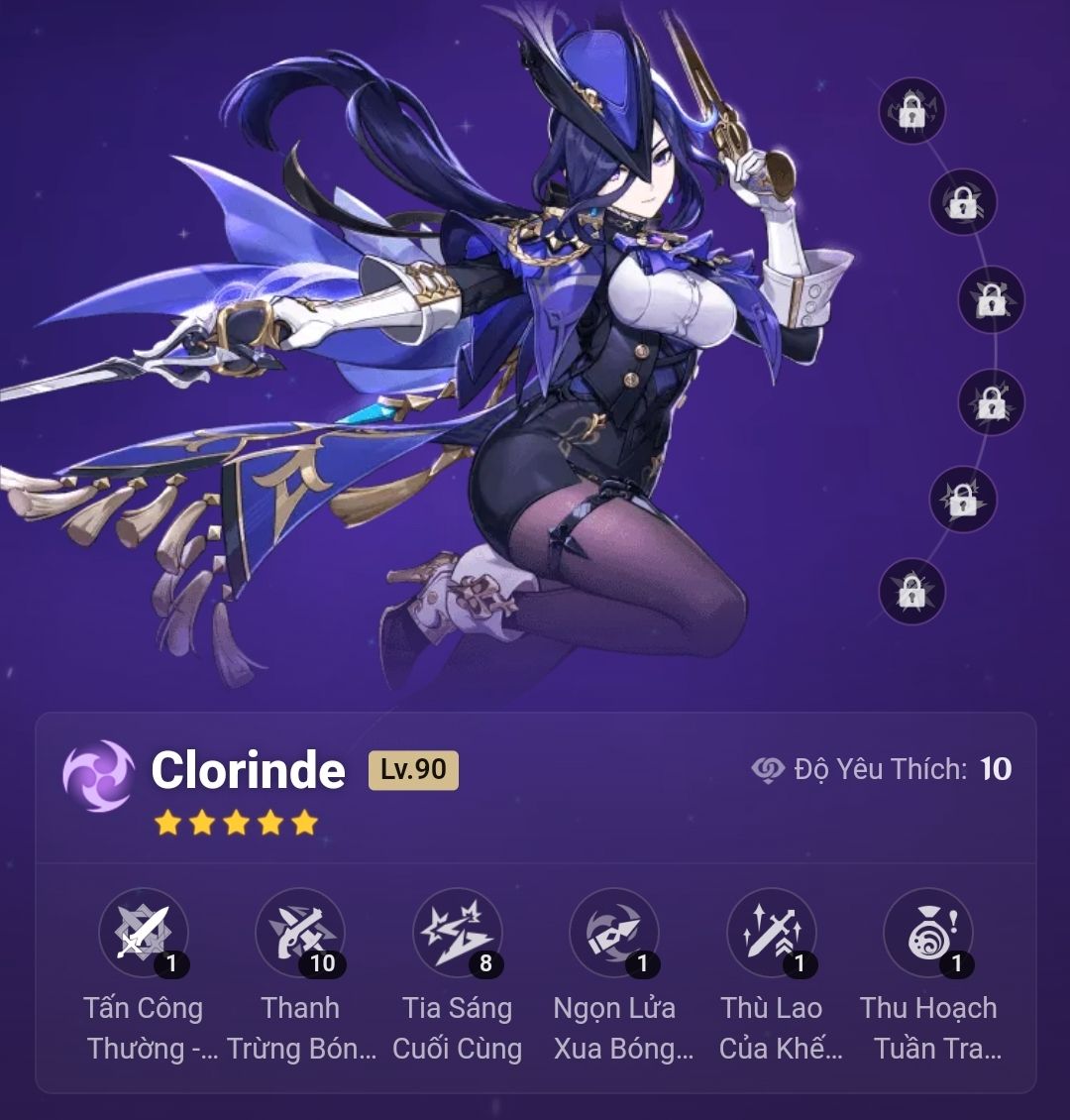Show the Thu Hoạch Tuần Tra talent icon

click(928, 933)
